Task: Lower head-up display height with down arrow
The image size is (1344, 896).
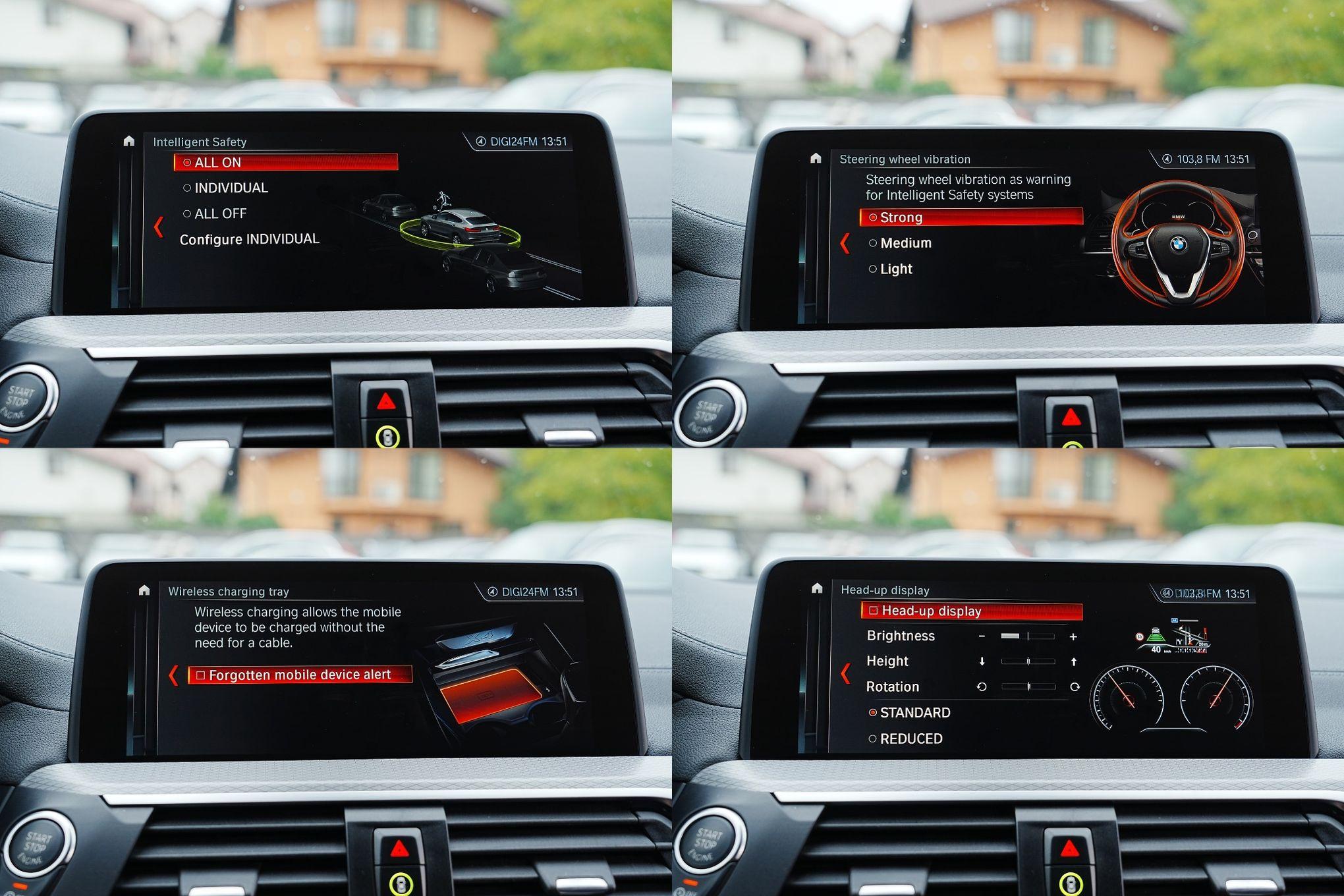Action: pos(982,661)
